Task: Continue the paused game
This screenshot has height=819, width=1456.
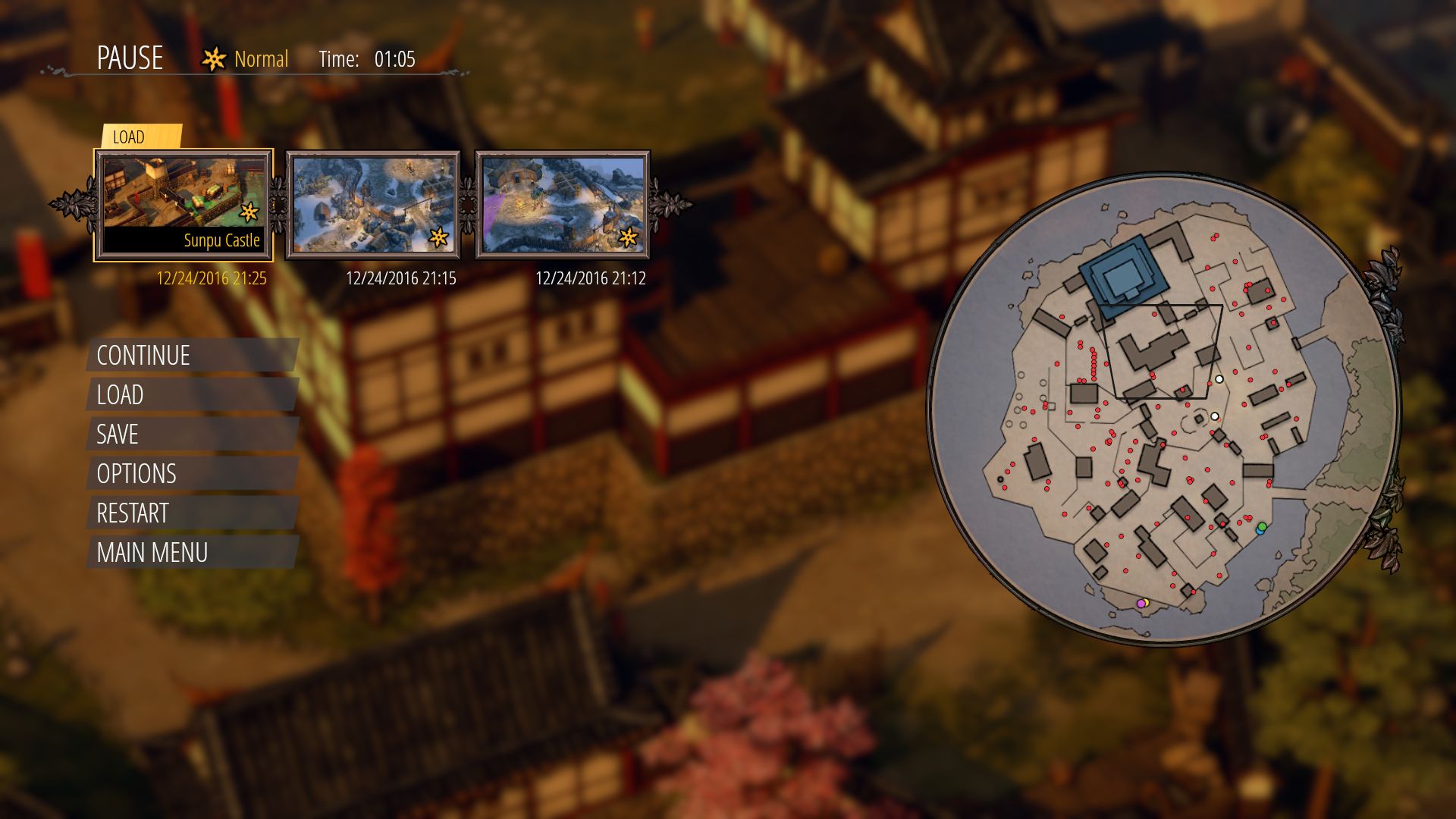Action: click(143, 356)
